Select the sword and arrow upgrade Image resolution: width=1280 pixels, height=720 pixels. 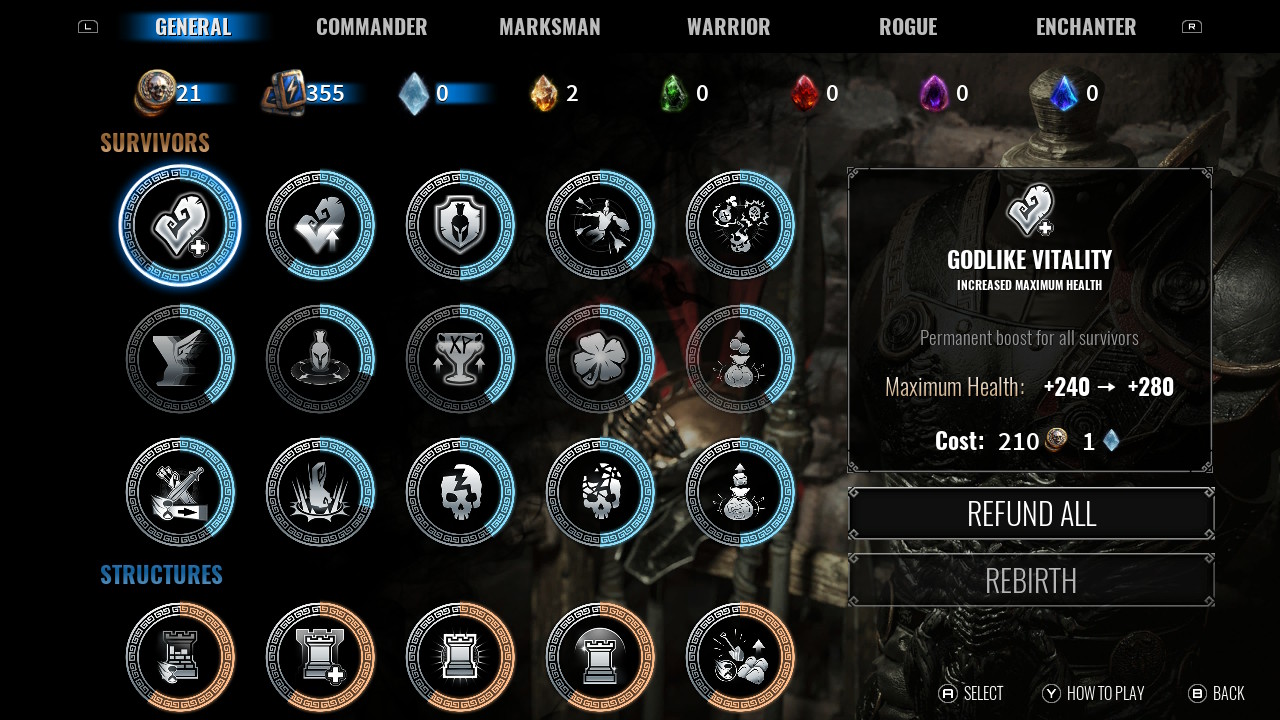[x=180, y=492]
